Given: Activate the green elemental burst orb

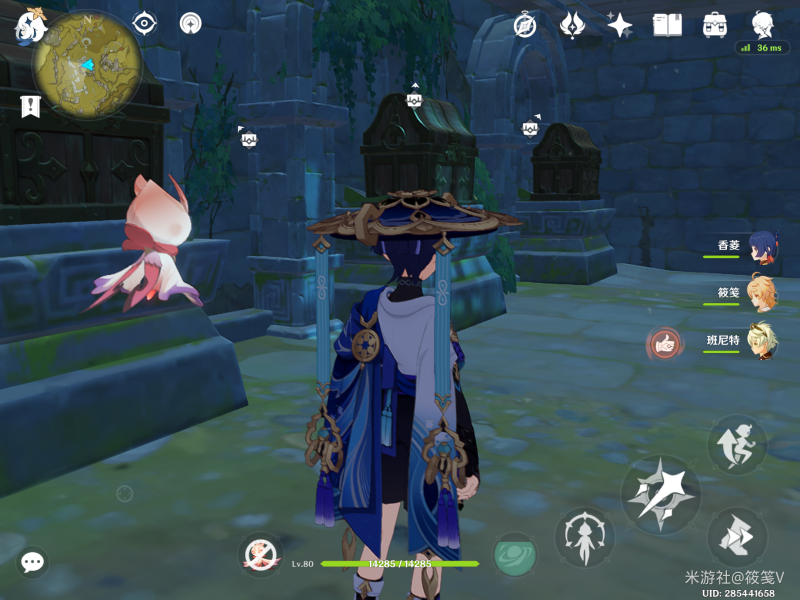Looking at the screenshot, I should (515, 555).
